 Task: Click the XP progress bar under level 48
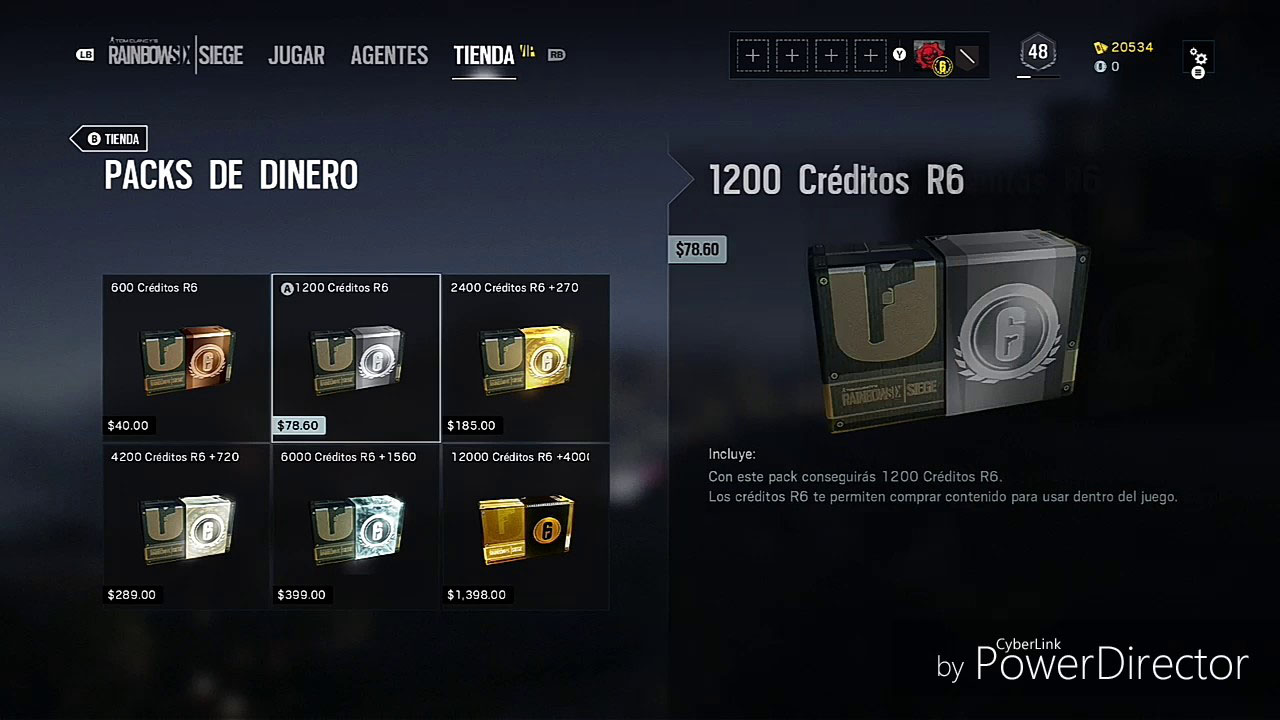coord(1038,74)
